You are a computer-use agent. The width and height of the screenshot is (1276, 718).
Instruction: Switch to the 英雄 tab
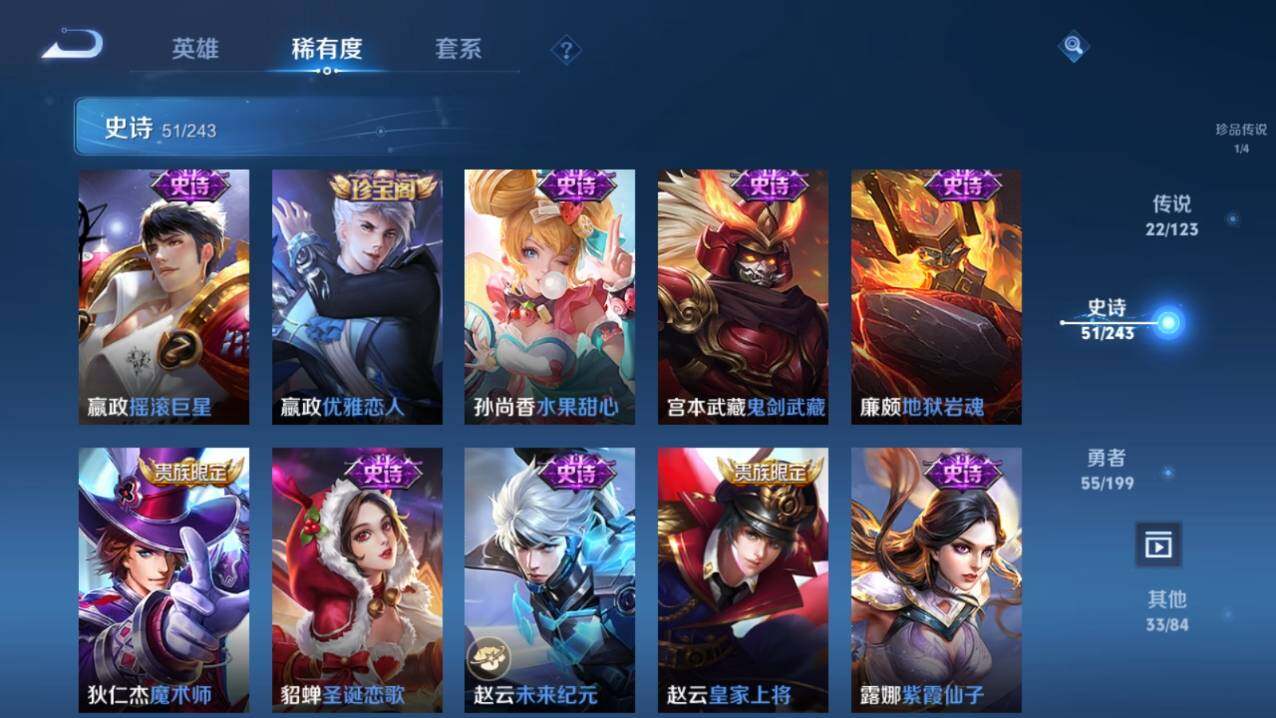(x=195, y=48)
